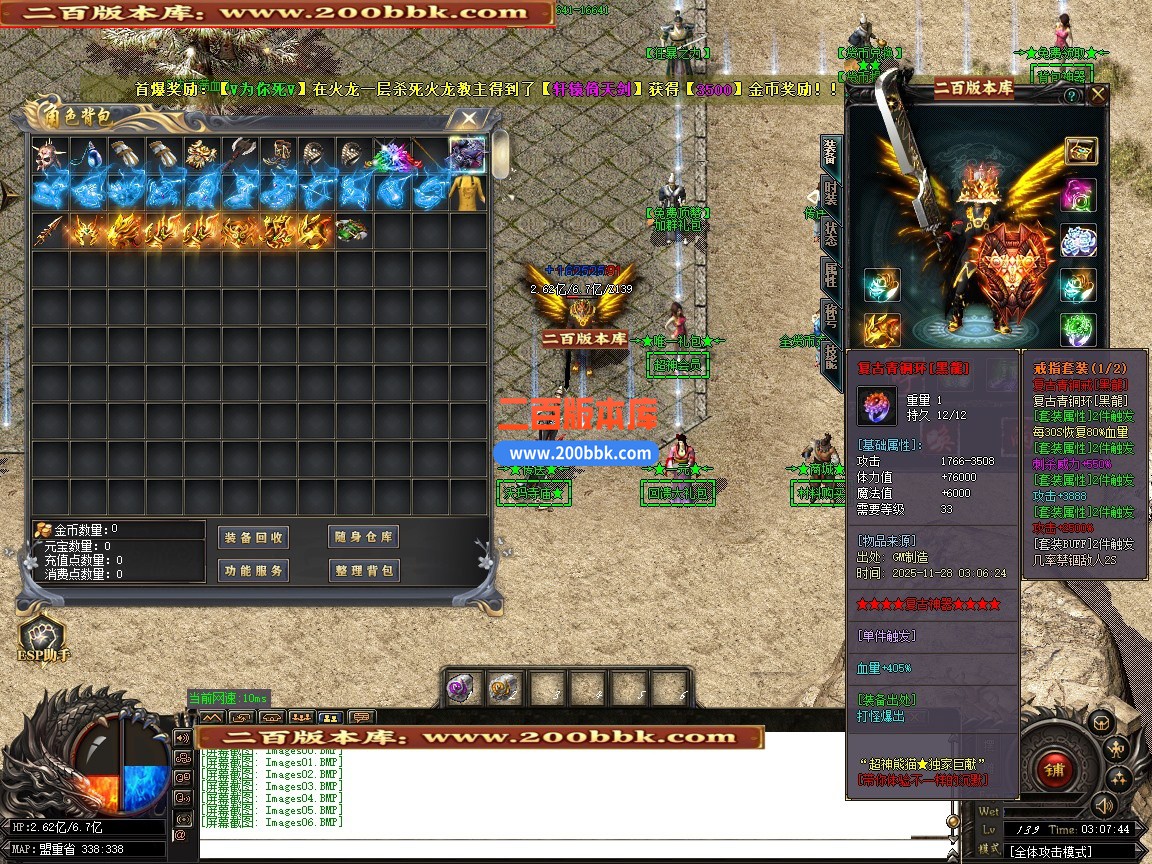The image size is (1152, 864).
Task: Open 装备回收 equipment recycling
Action: click(x=253, y=537)
